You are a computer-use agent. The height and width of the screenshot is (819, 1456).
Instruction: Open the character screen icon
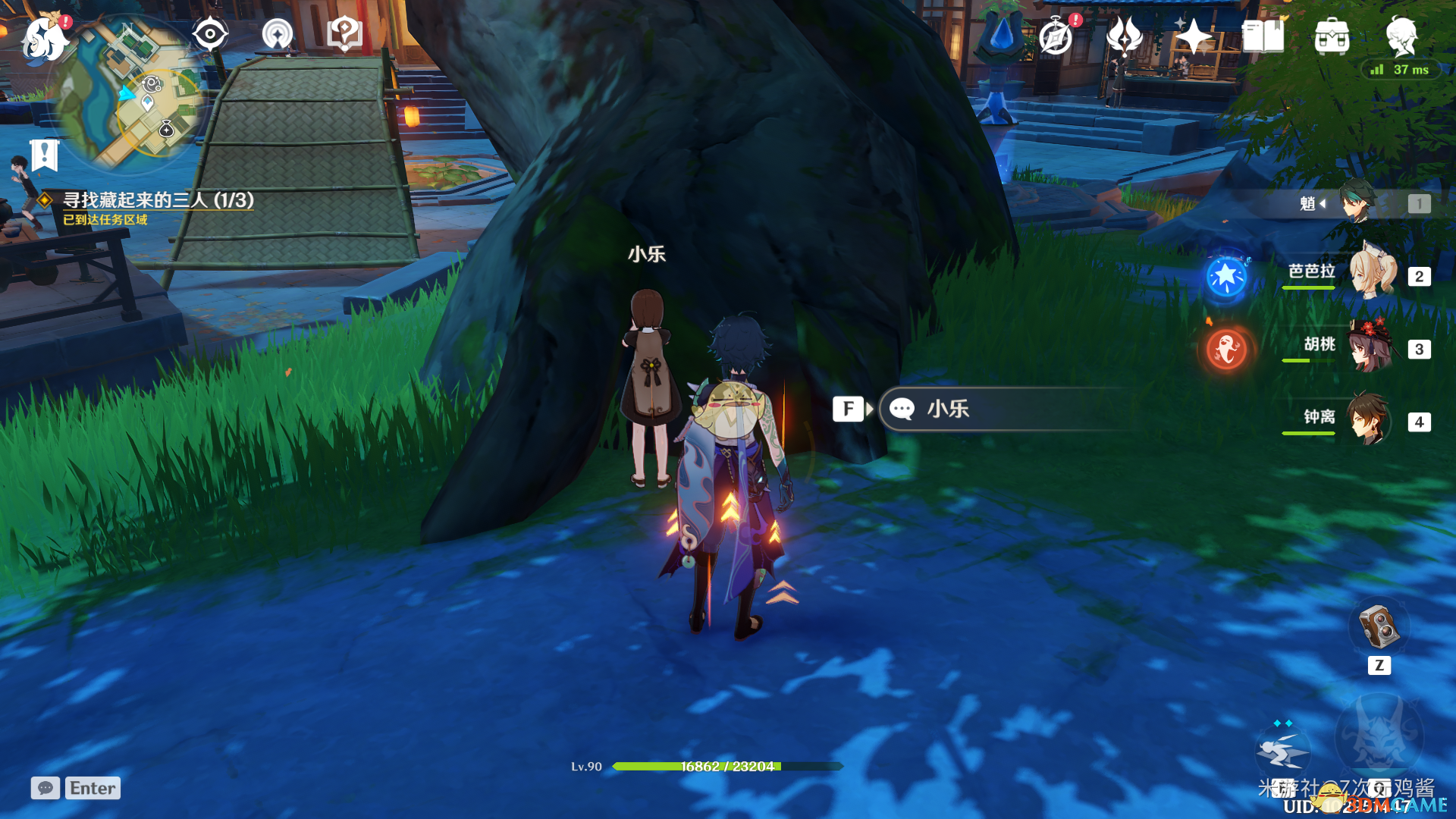coord(1401,35)
